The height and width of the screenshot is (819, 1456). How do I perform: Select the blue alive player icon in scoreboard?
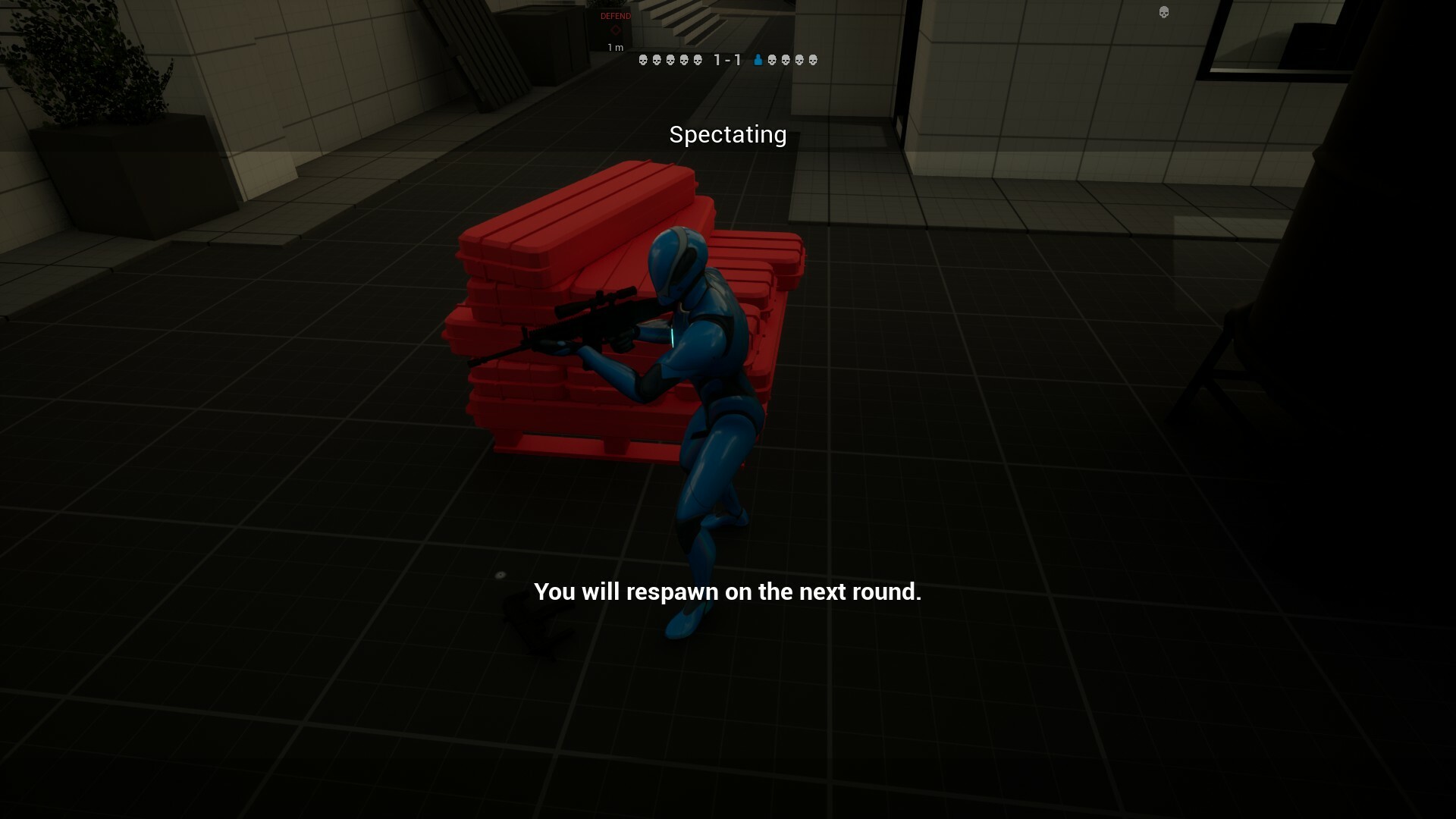(x=758, y=61)
